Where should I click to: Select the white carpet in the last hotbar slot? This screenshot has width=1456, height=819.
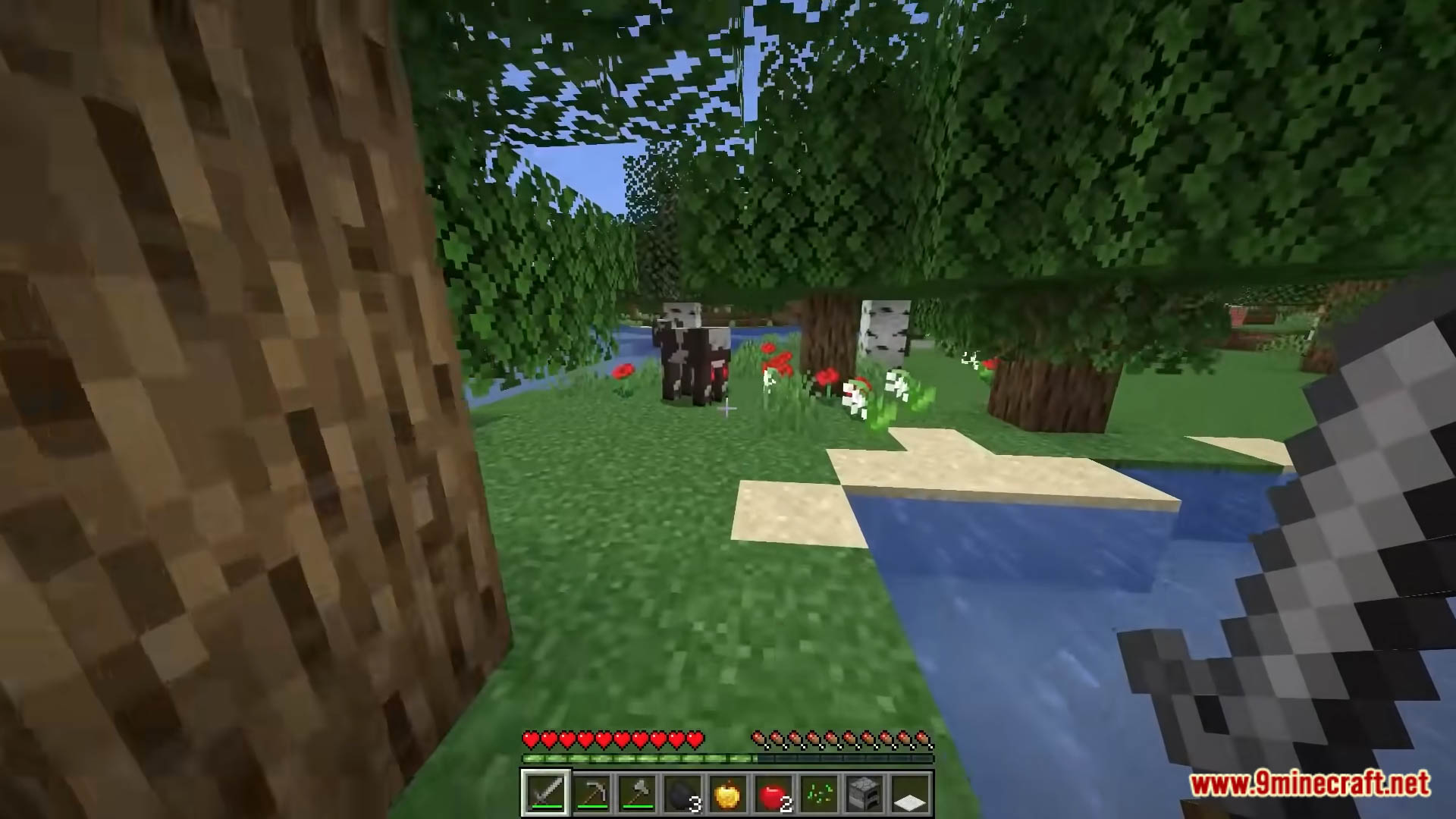(905, 791)
